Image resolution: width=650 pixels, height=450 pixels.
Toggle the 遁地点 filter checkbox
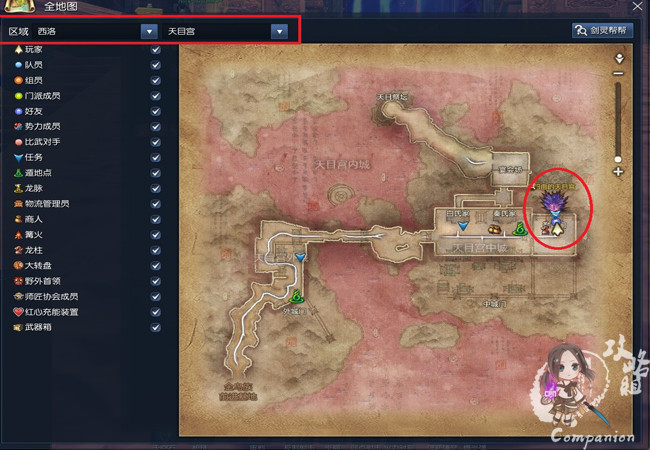[155, 173]
